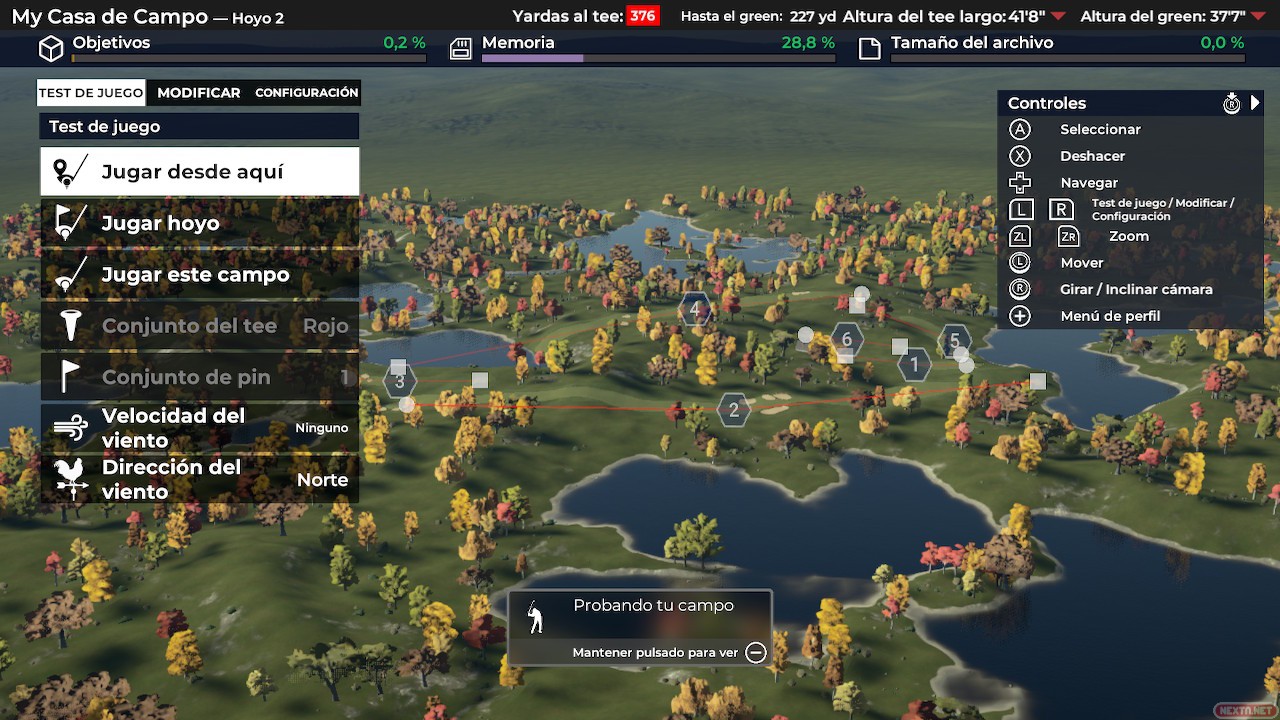Select hole marker 3 hexagon
This screenshot has height=720, width=1280.
pyautogui.click(x=400, y=381)
